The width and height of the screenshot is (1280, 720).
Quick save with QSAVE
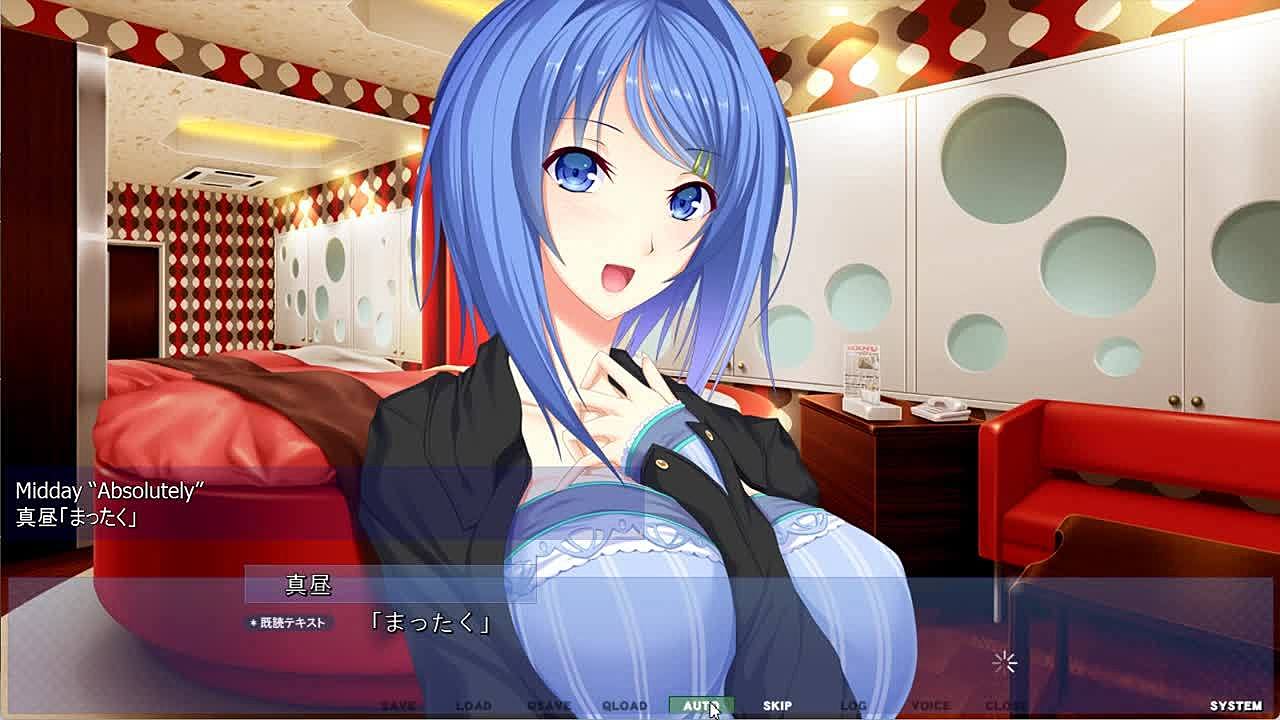(x=549, y=706)
